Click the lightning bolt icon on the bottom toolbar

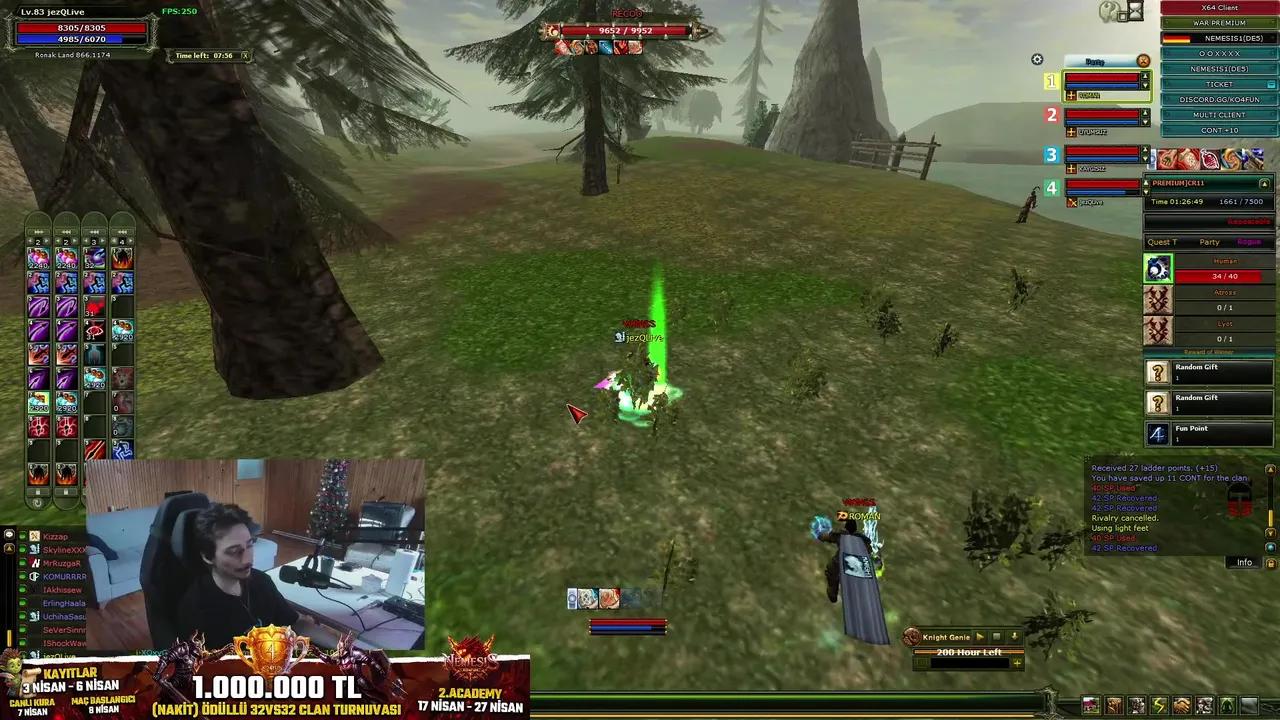pyautogui.click(x=1157, y=705)
